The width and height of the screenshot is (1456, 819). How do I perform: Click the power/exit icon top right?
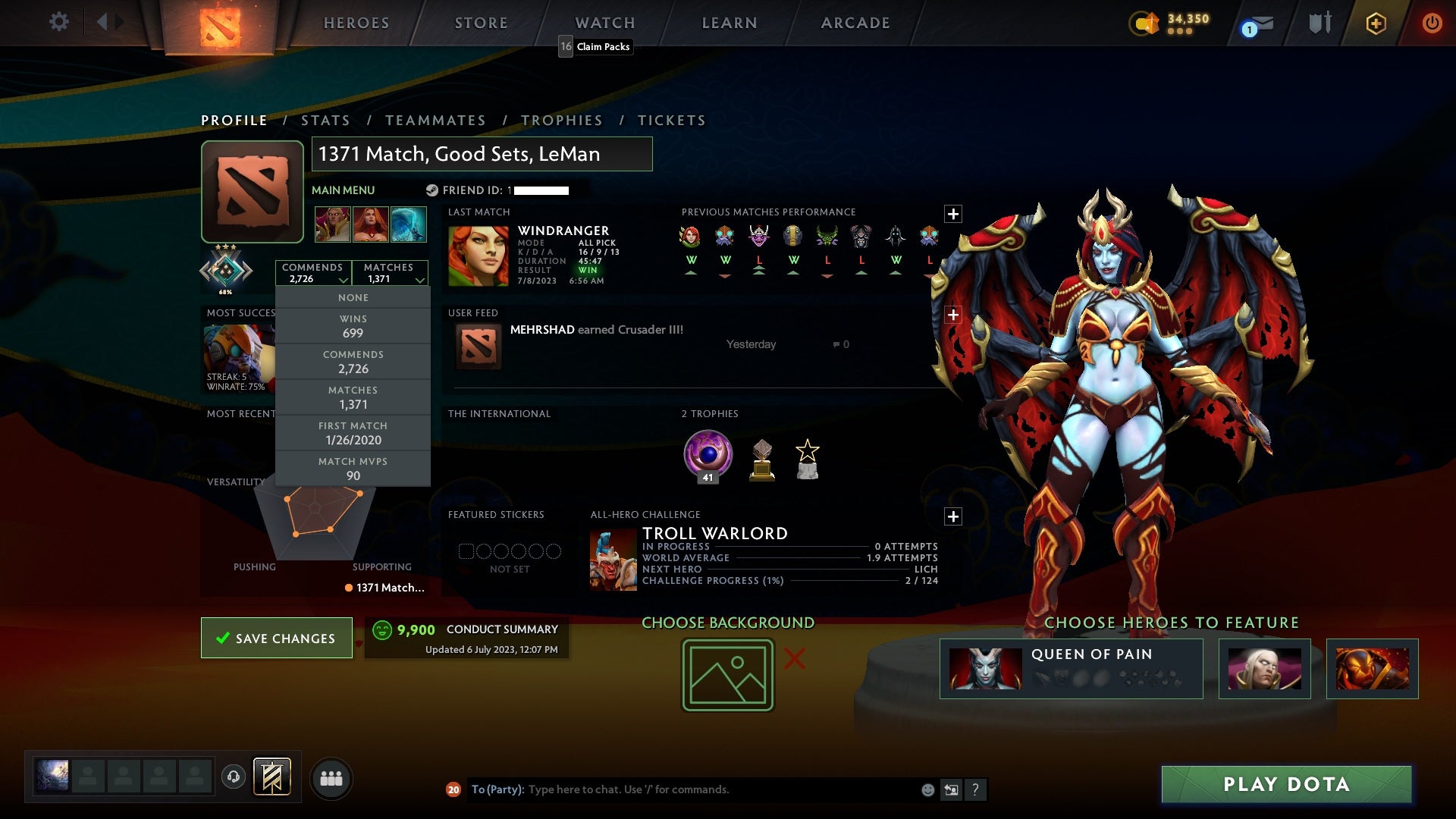pos(1432,24)
